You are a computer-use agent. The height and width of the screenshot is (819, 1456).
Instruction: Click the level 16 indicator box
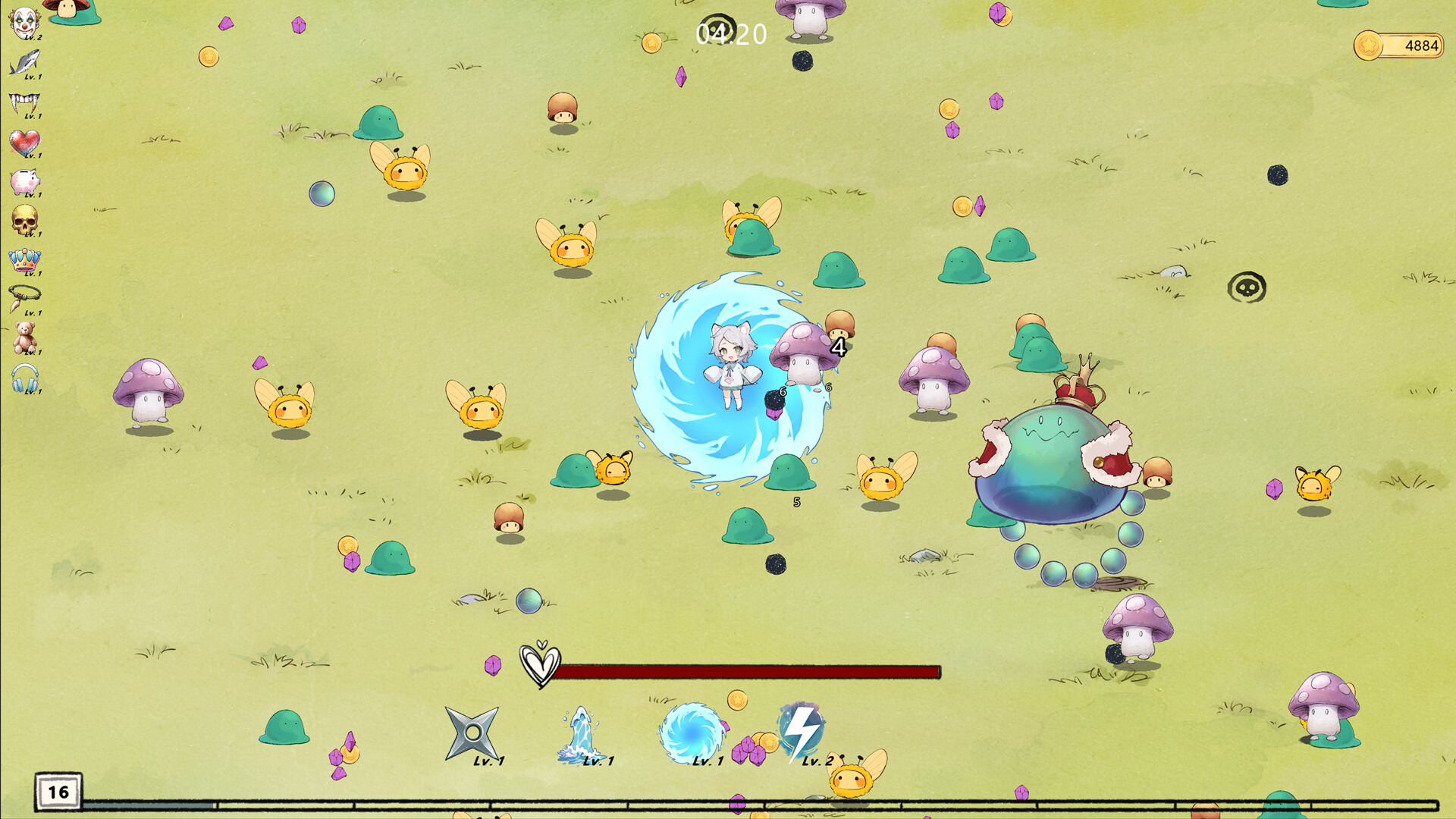tap(57, 793)
